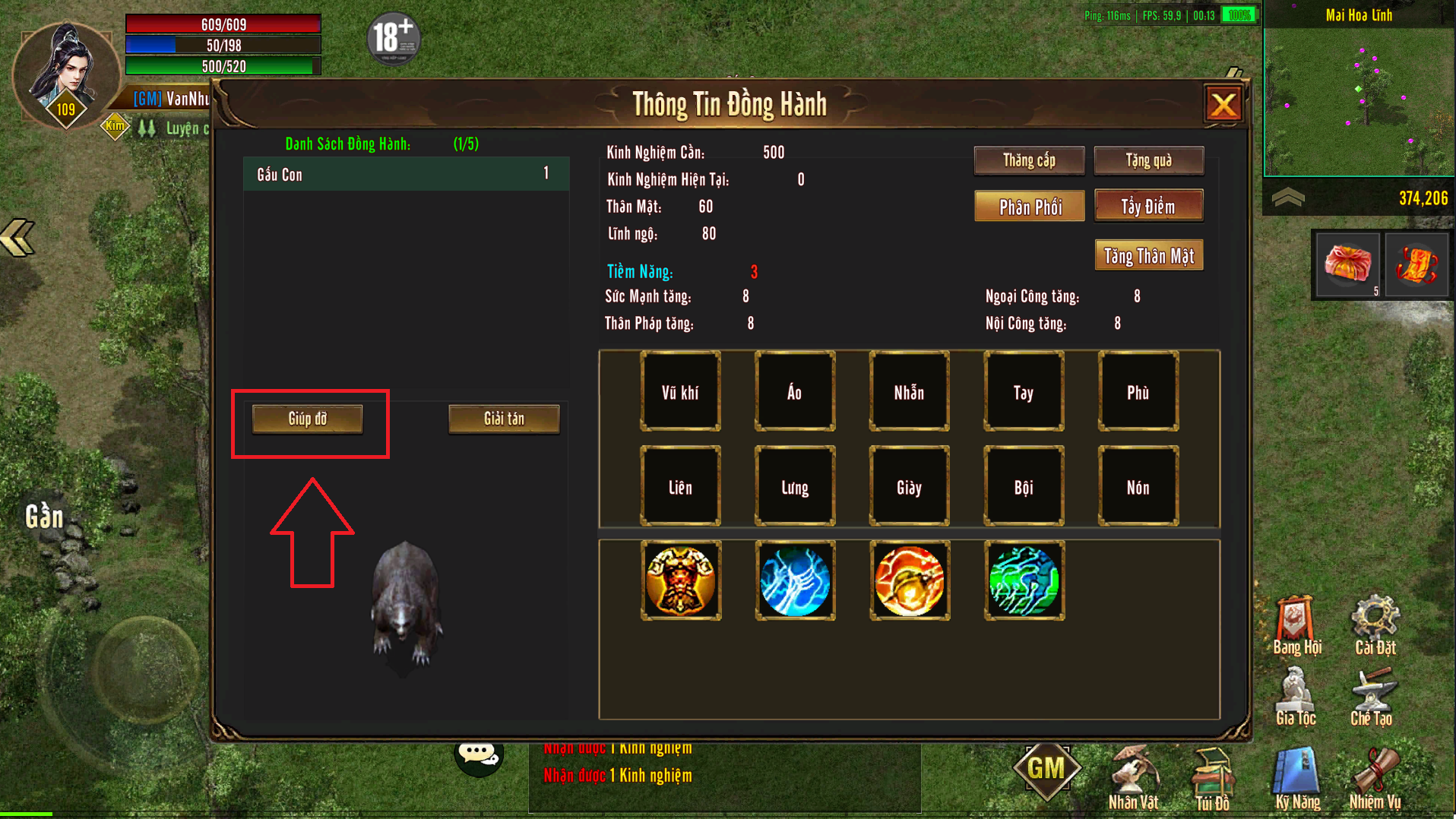
Task: Click the Tẩy Điểm button
Action: pyautogui.click(x=1148, y=206)
